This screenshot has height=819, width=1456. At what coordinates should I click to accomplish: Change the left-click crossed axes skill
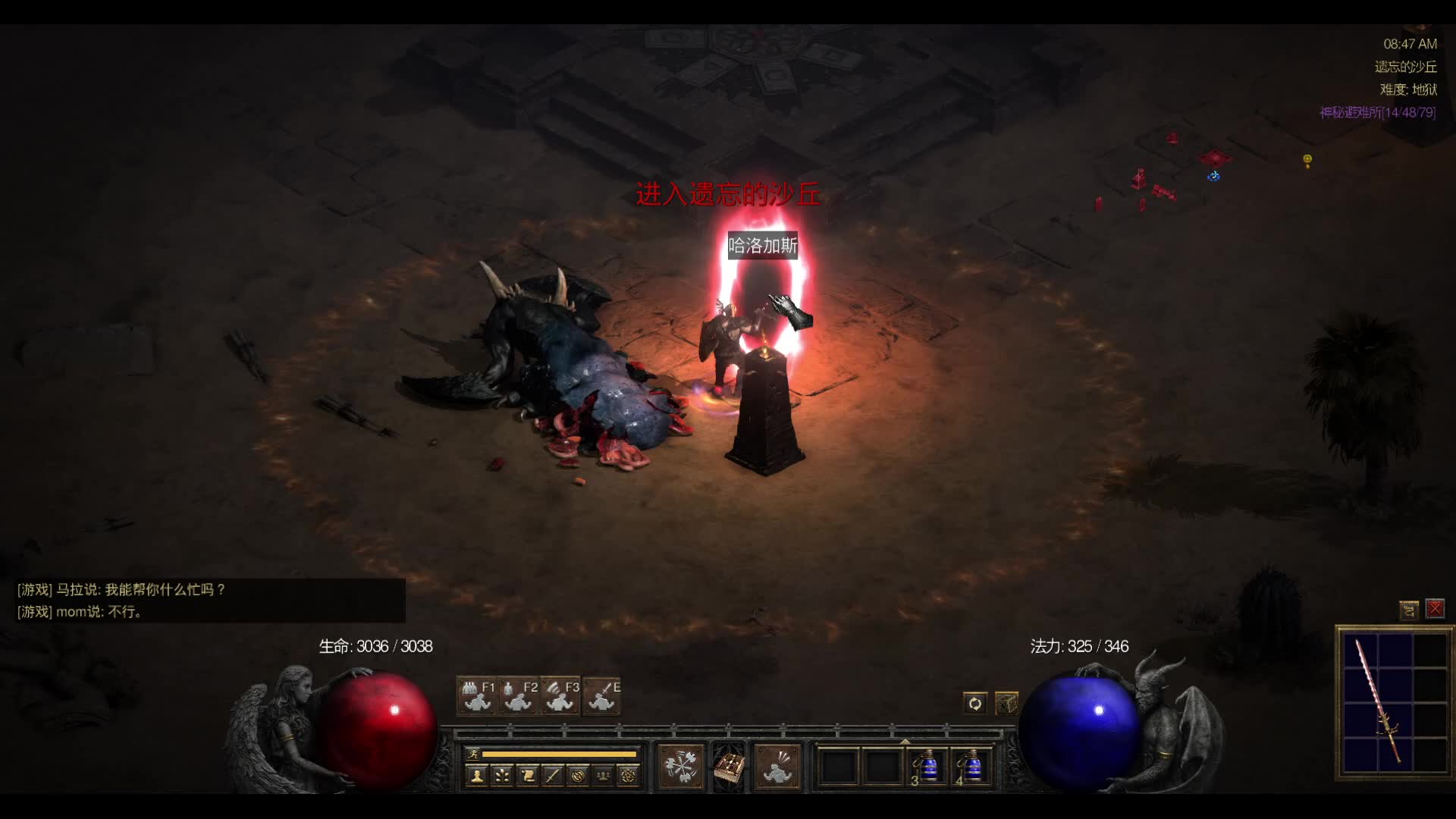[x=681, y=767]
